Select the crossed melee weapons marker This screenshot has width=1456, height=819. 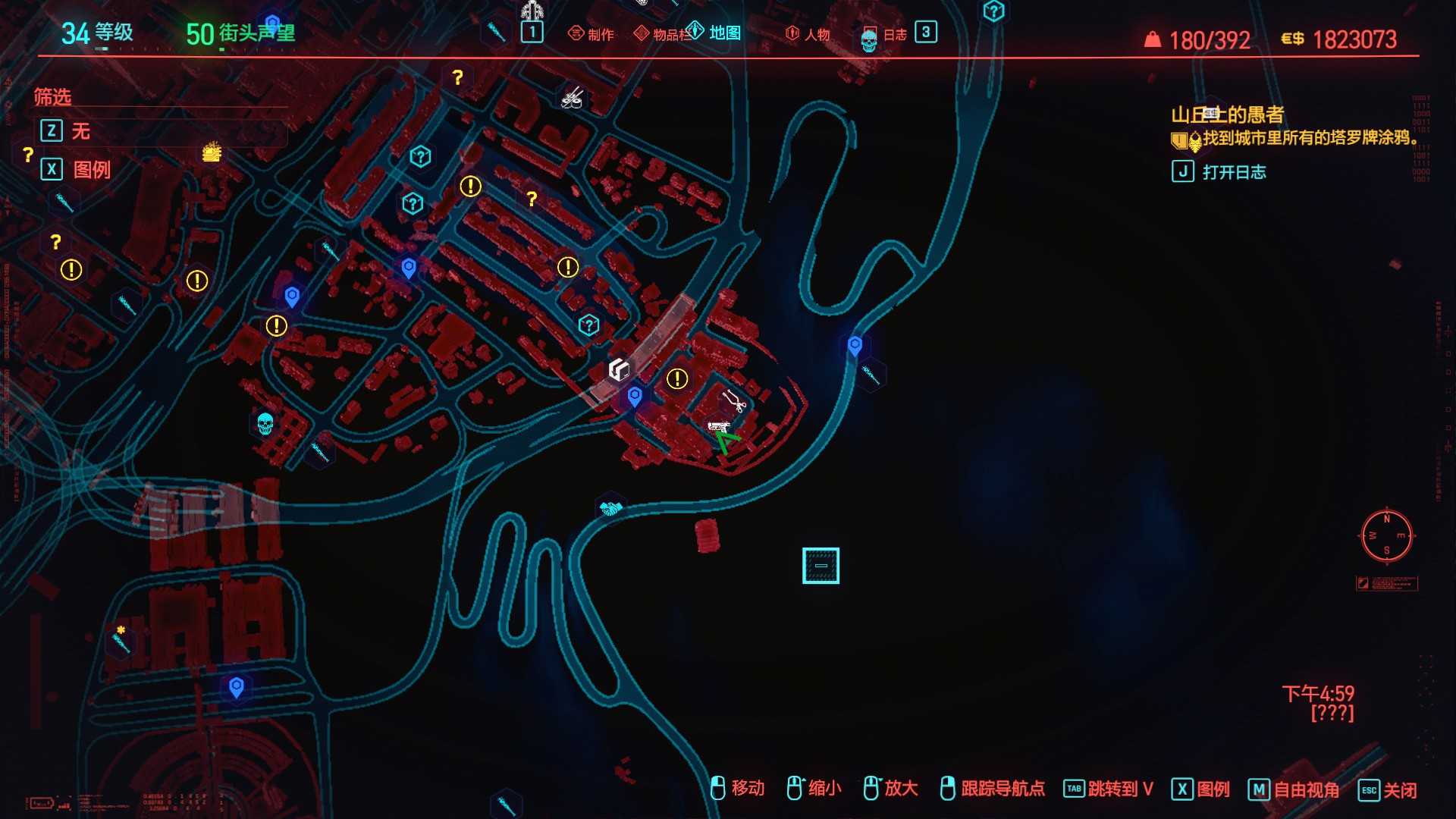[572, 98]
